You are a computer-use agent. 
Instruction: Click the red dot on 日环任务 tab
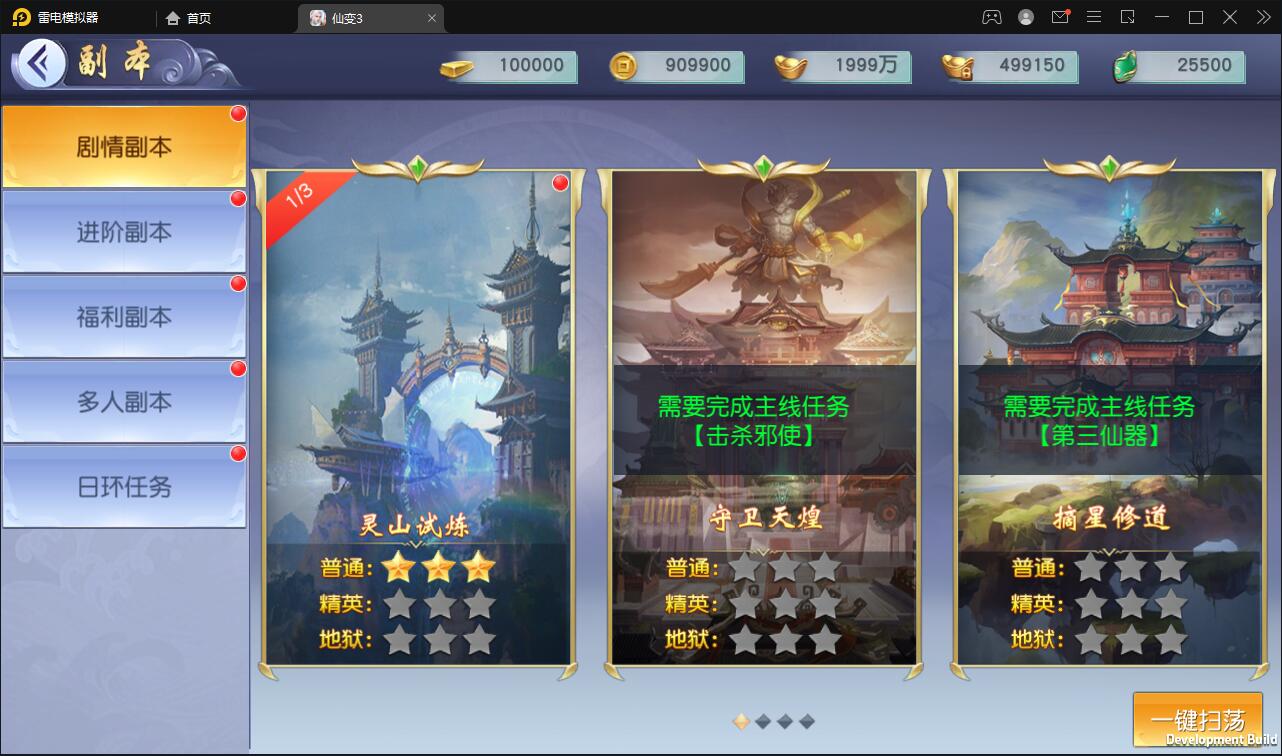pyautogui.click(x=237, y=453)
